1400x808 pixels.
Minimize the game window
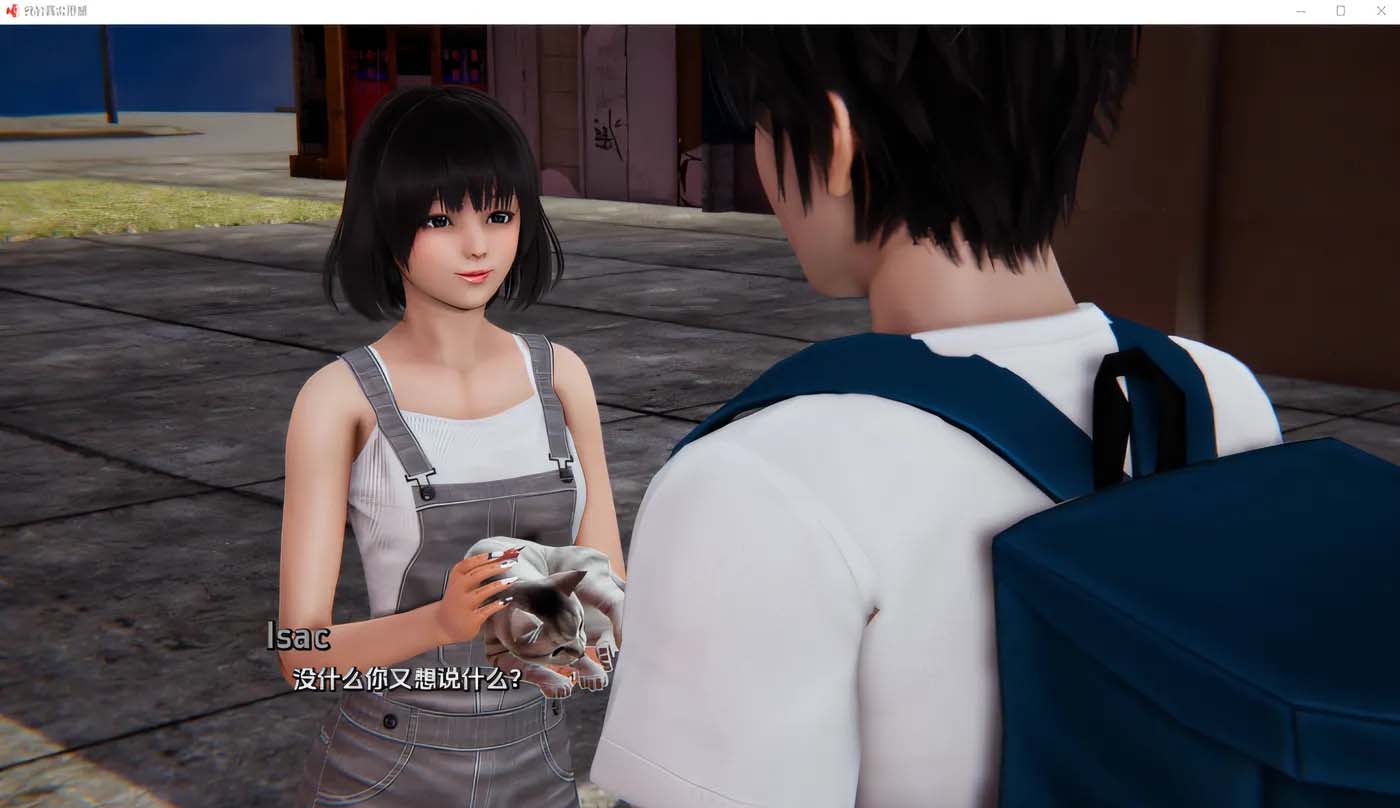point(1300,11)
